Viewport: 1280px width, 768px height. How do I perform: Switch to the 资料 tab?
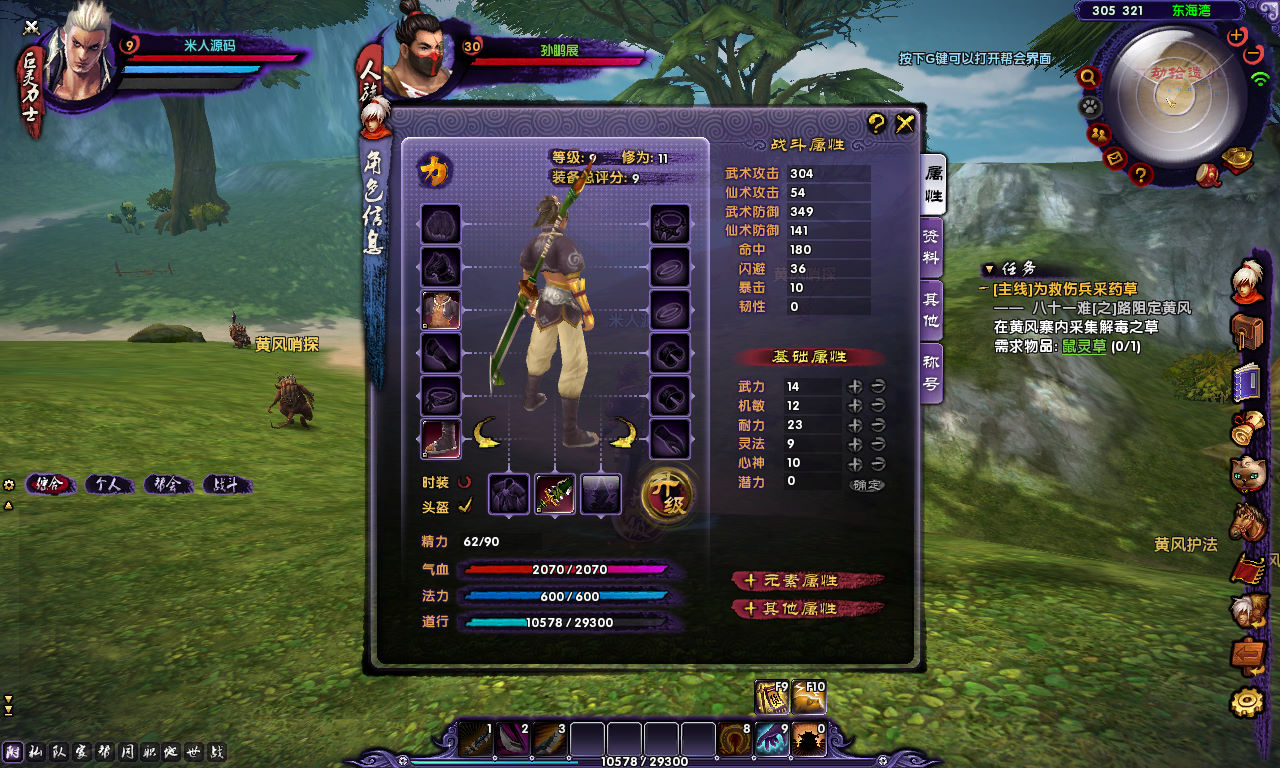[932, 250]
